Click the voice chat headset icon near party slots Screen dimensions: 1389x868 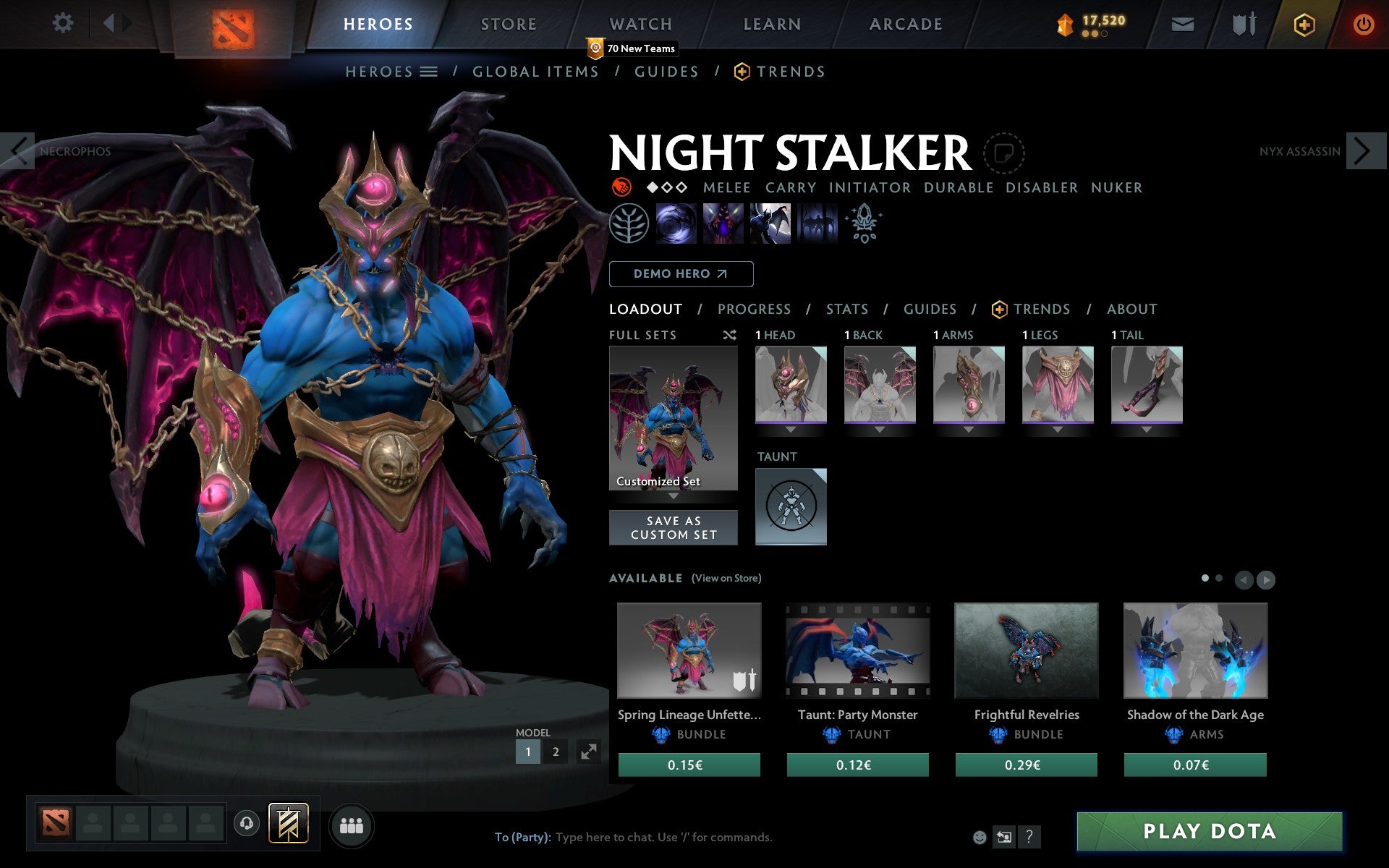[x=247, y=822]
